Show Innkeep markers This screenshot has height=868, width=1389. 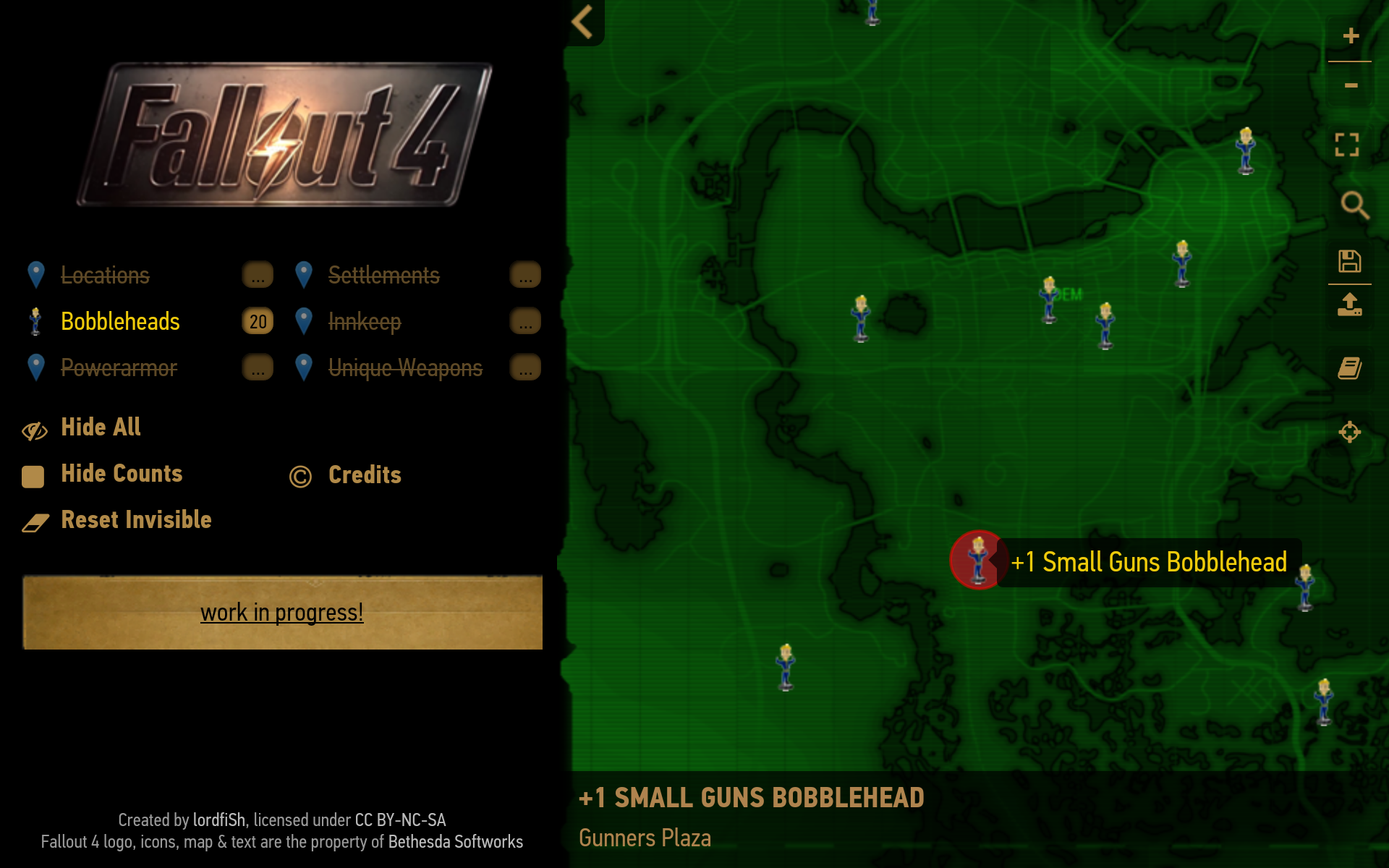(364, 321)
